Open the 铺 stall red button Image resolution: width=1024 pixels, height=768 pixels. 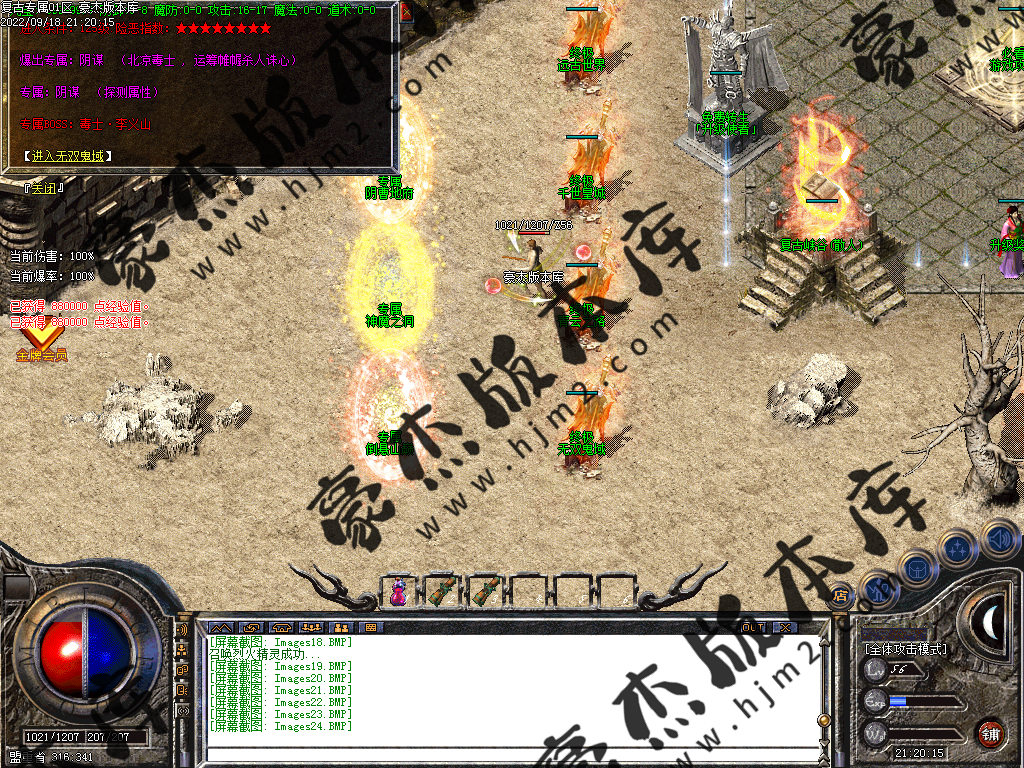[x=991, y=733]
